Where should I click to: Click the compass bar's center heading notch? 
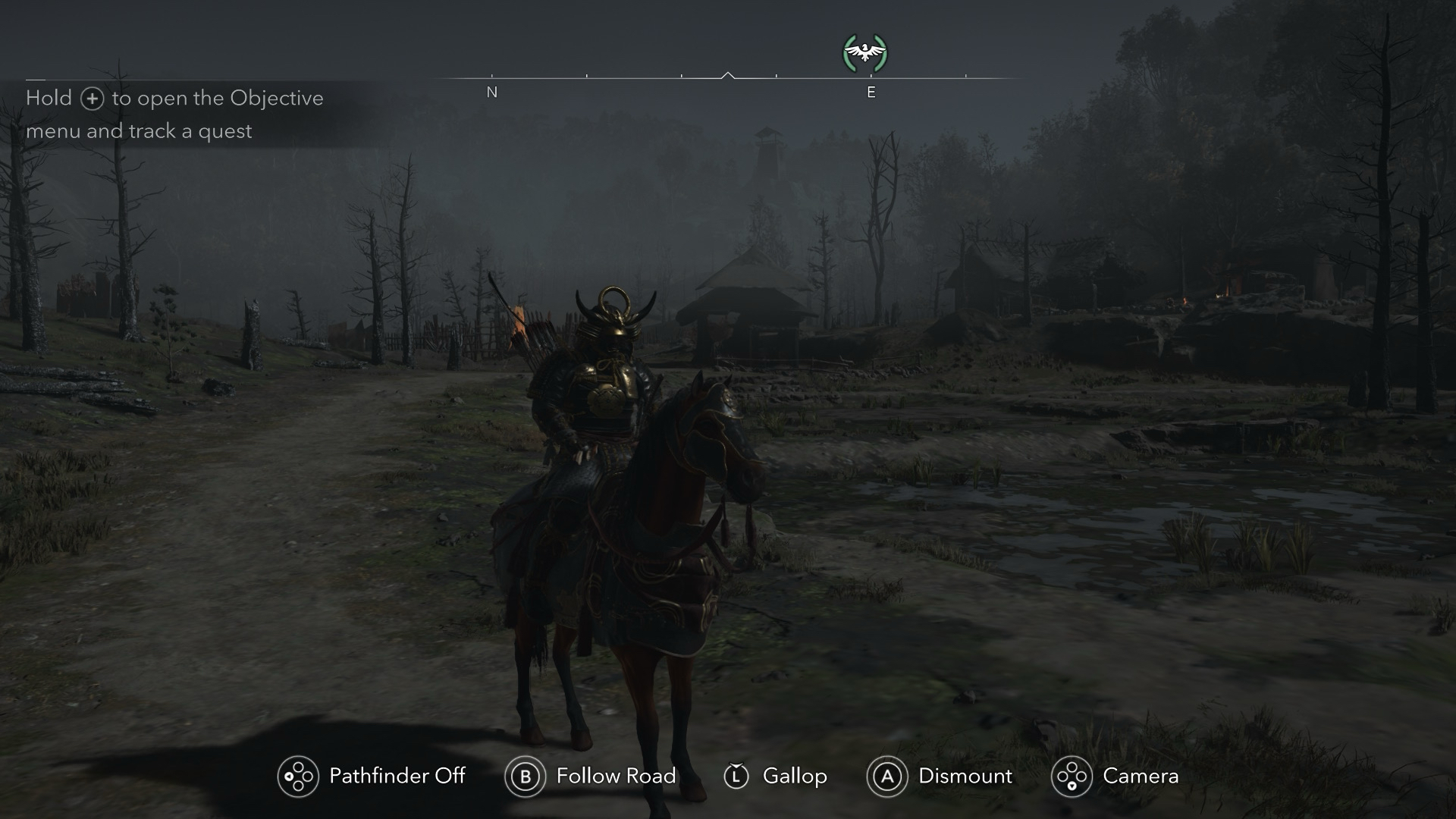(x=728, y=76)
